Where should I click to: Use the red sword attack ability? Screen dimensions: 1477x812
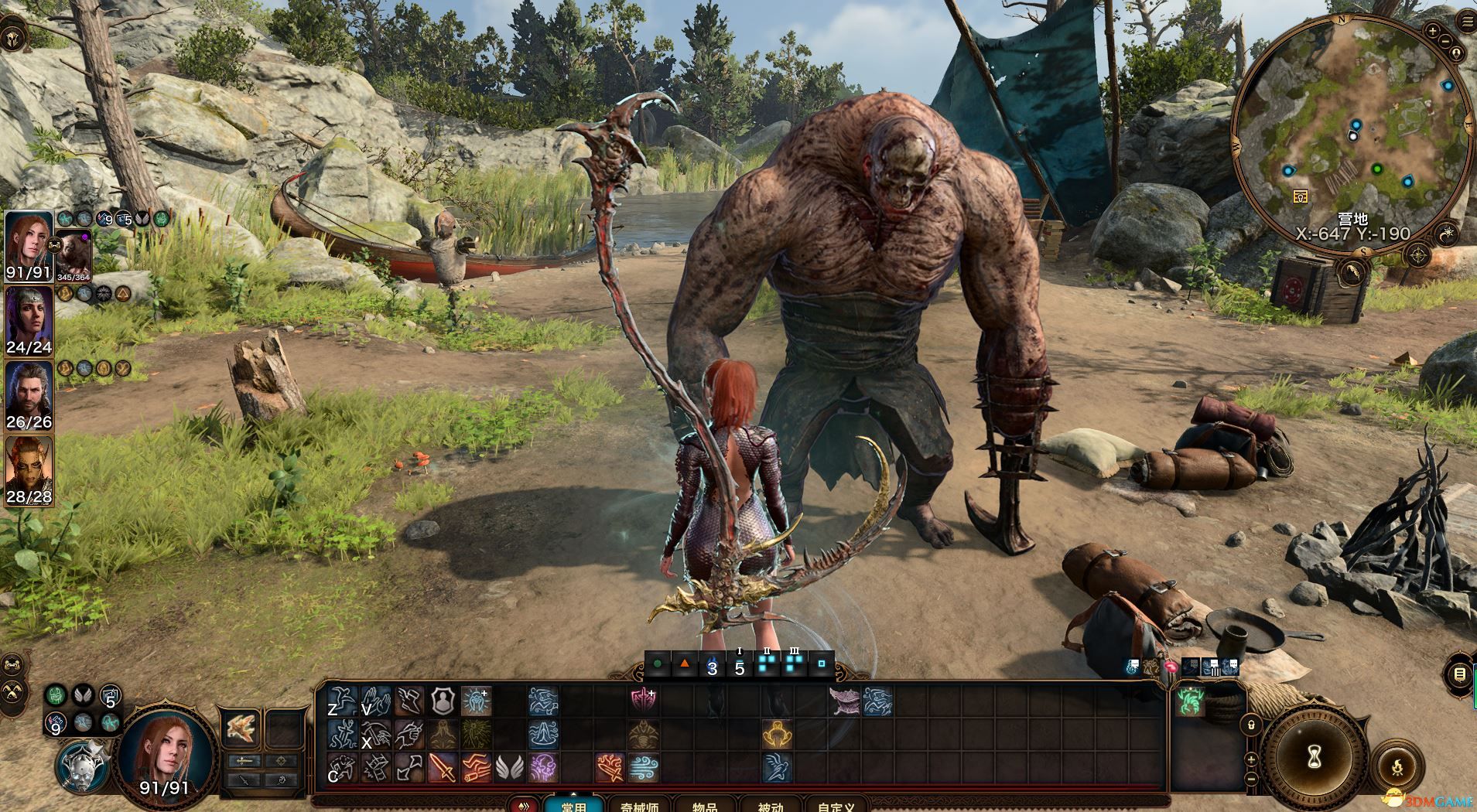[x=442, y=766]
